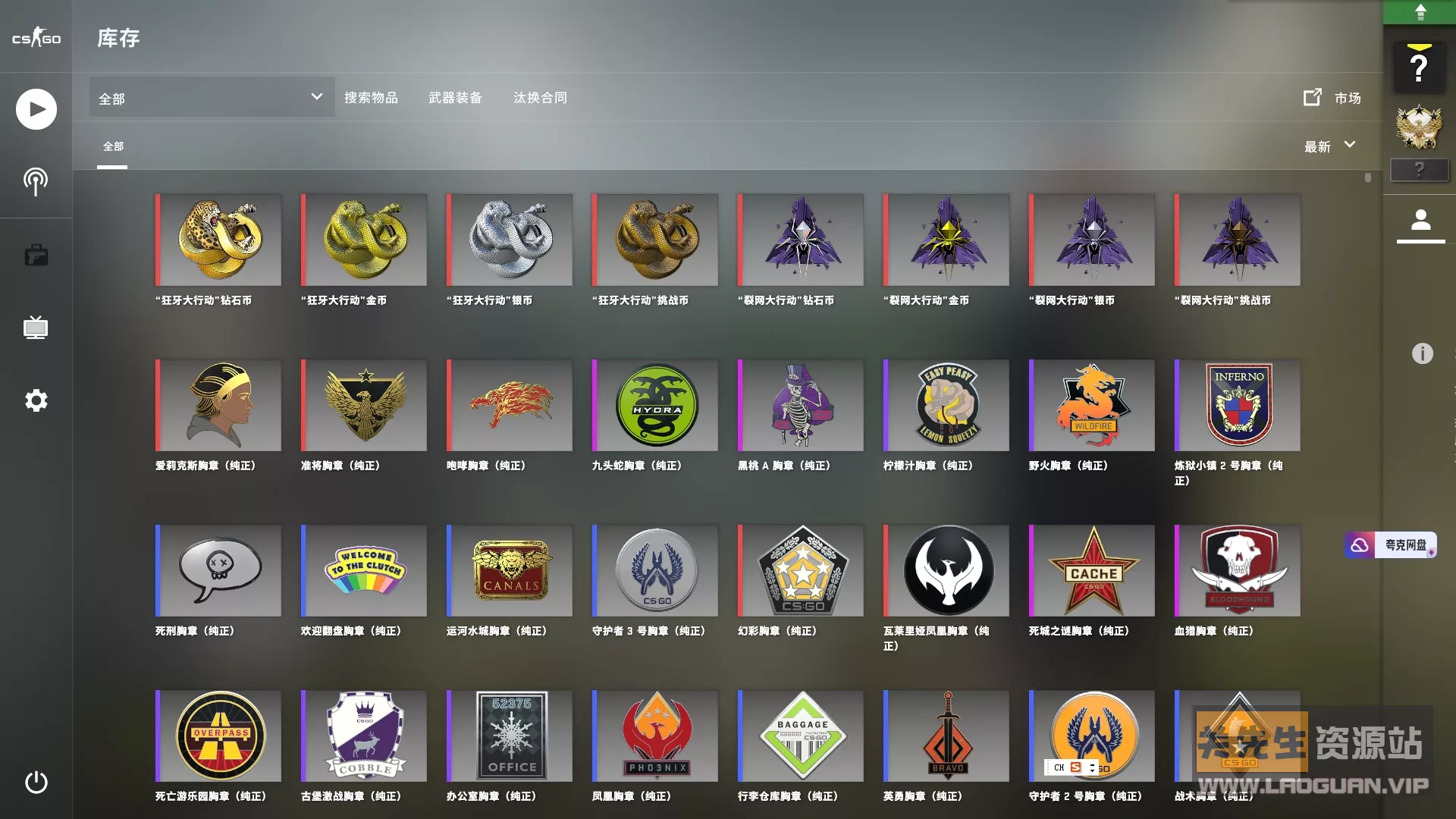The image size is (1456, 819).
Task: Click the CS:GO logo at top left
Action: pos(36,37)
